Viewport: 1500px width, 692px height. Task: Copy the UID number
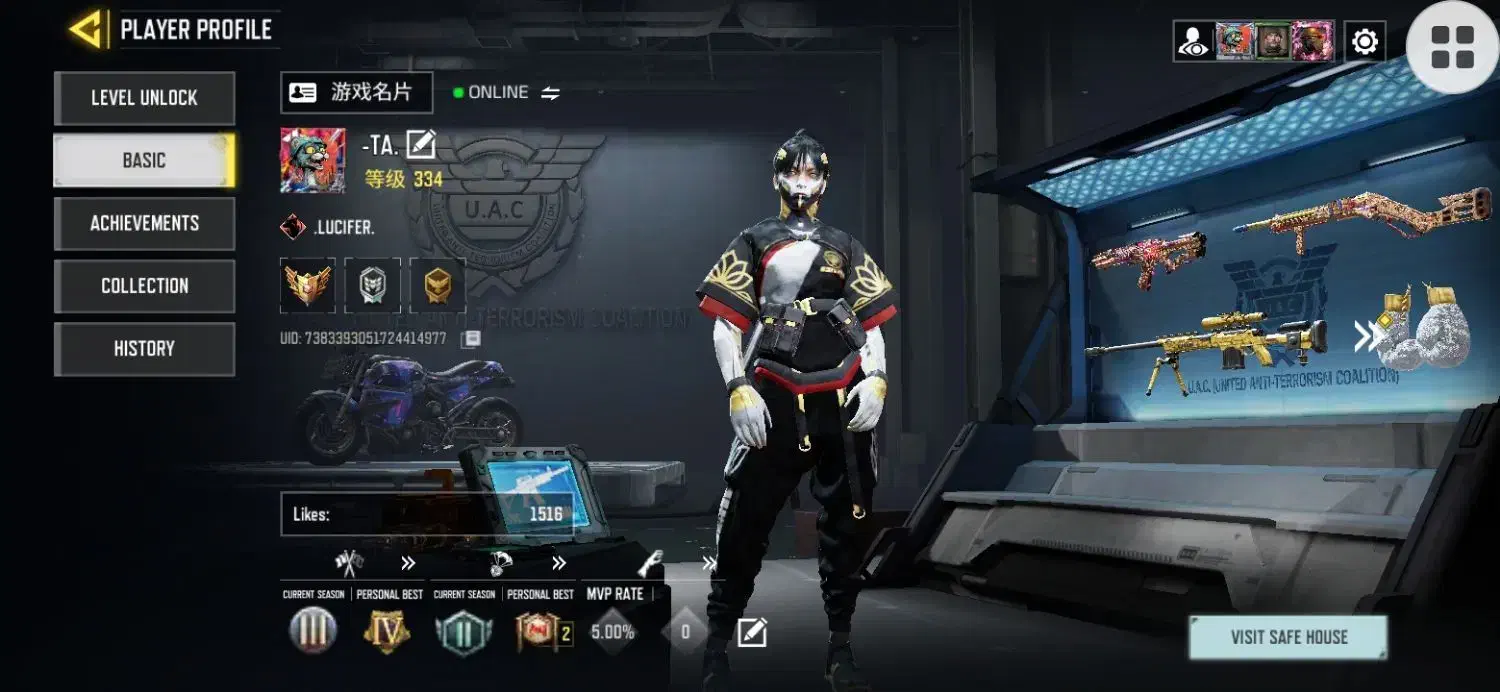point(471,339)
